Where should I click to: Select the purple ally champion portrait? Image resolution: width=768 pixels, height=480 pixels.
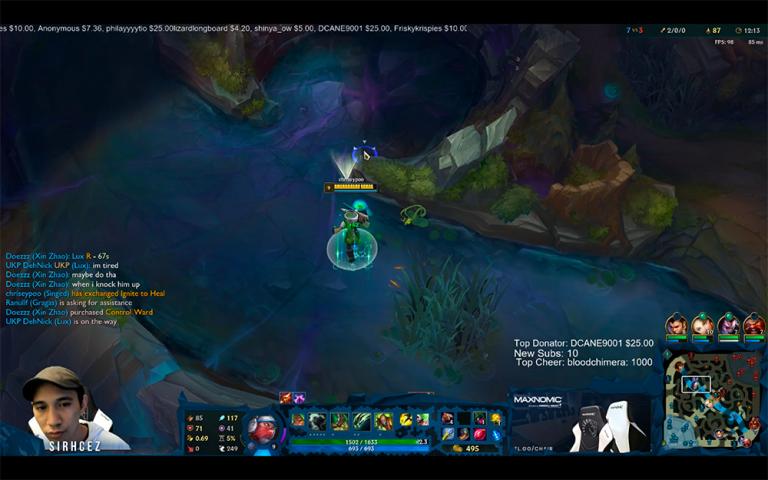[728, 325]
